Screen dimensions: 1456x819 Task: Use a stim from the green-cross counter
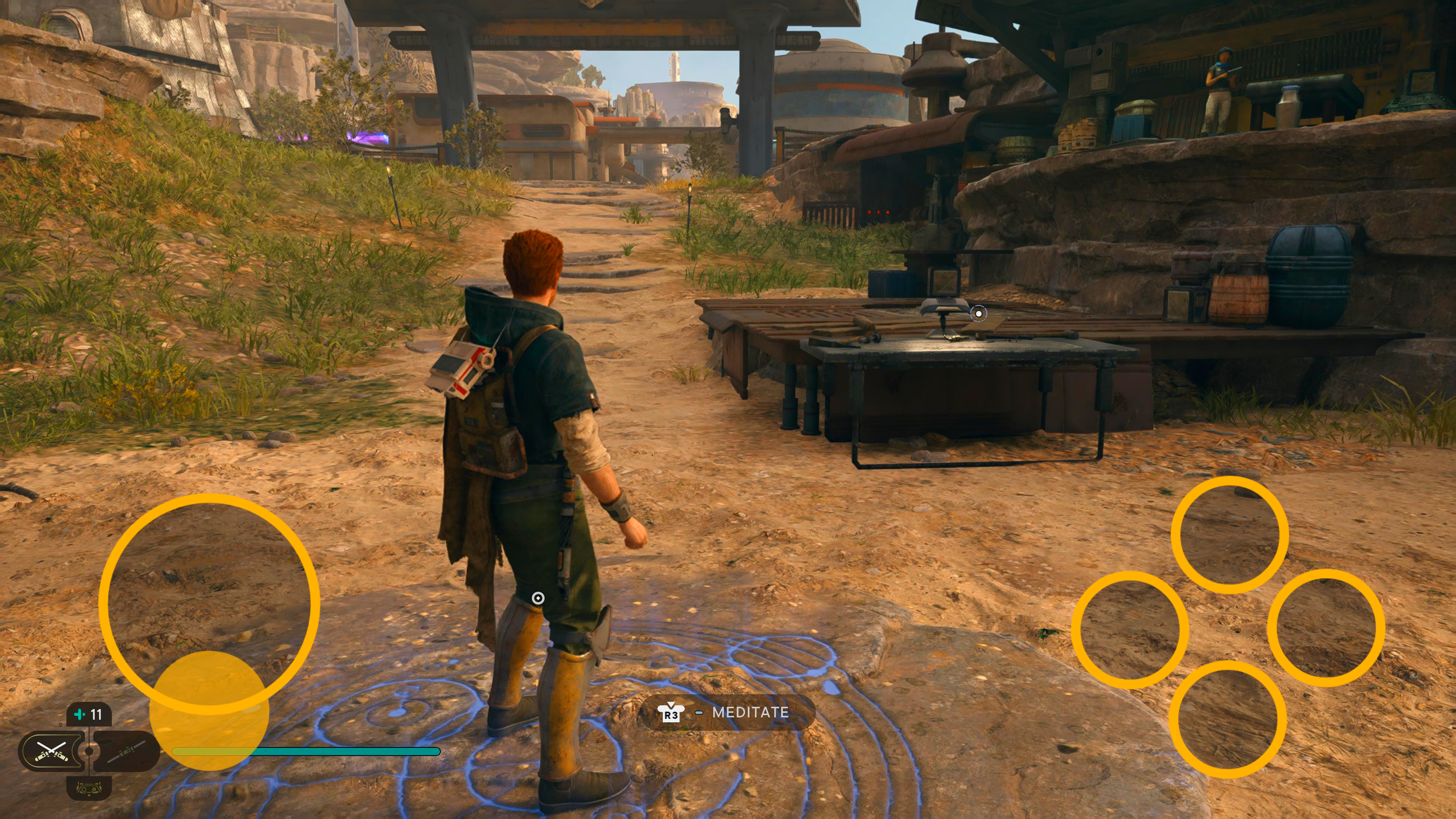tap(89, 715)
